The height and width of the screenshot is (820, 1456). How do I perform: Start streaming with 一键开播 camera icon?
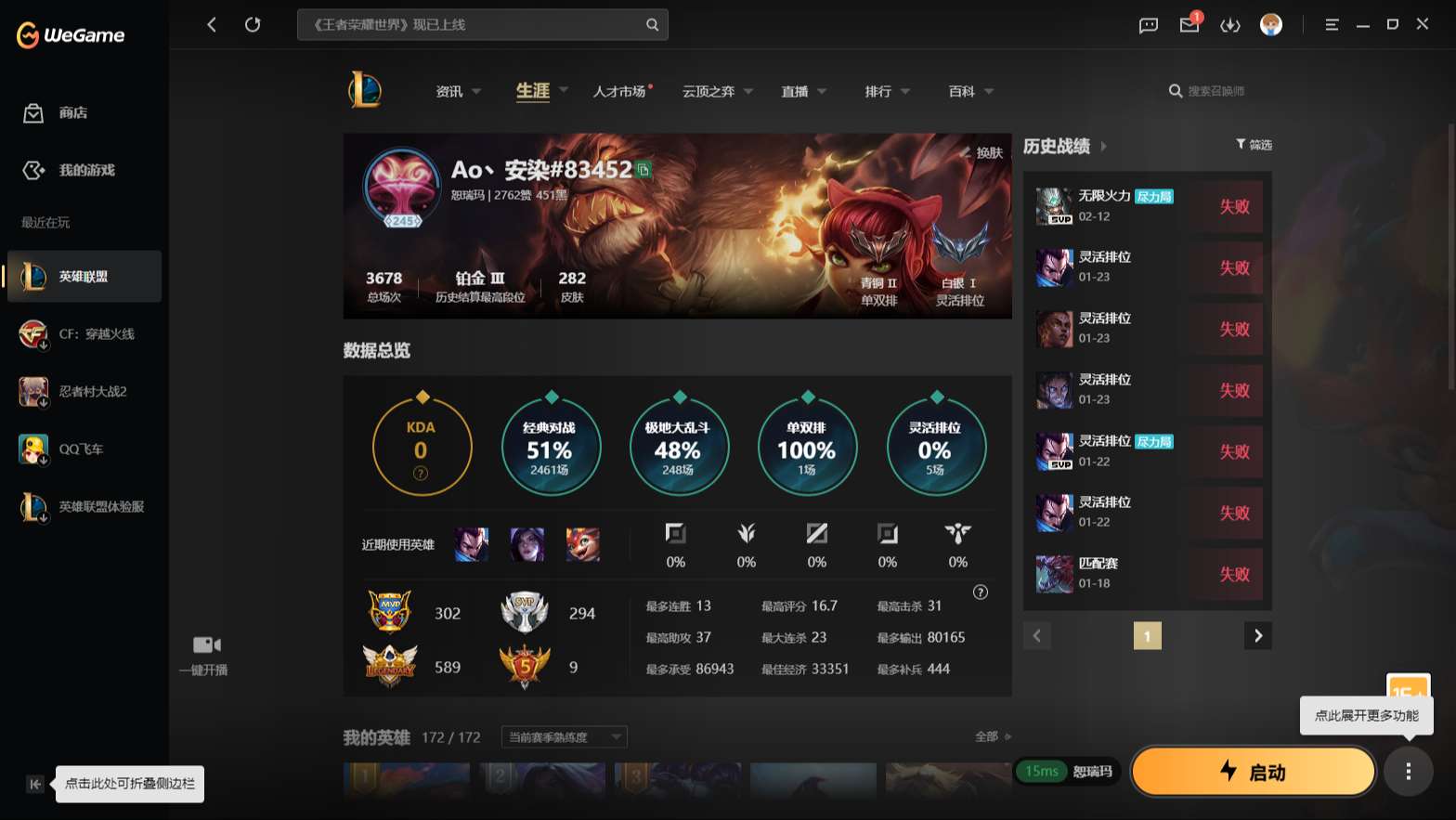click(205, 644)
